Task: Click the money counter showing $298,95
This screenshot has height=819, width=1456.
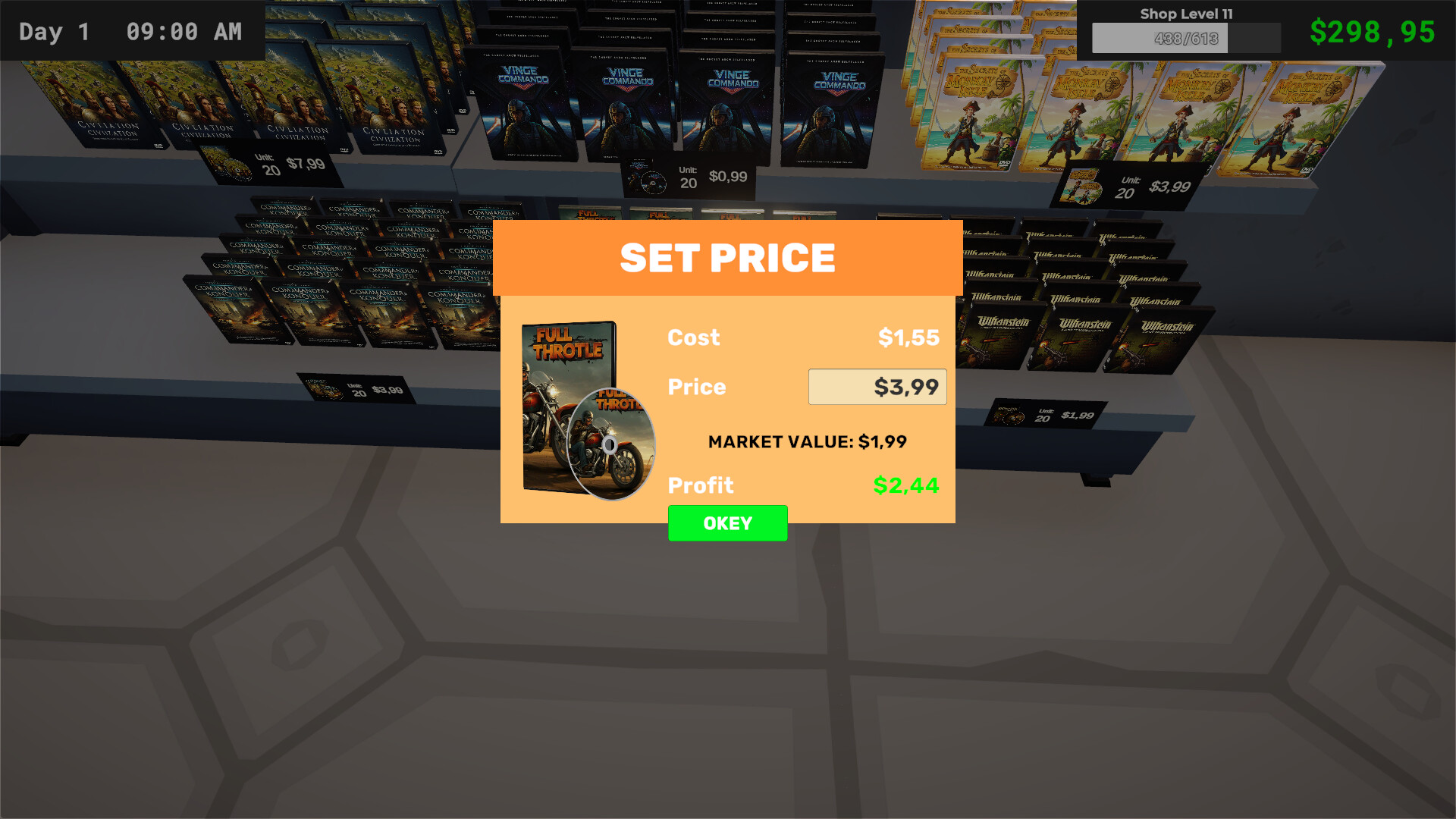Action: tap(1373, 31)
